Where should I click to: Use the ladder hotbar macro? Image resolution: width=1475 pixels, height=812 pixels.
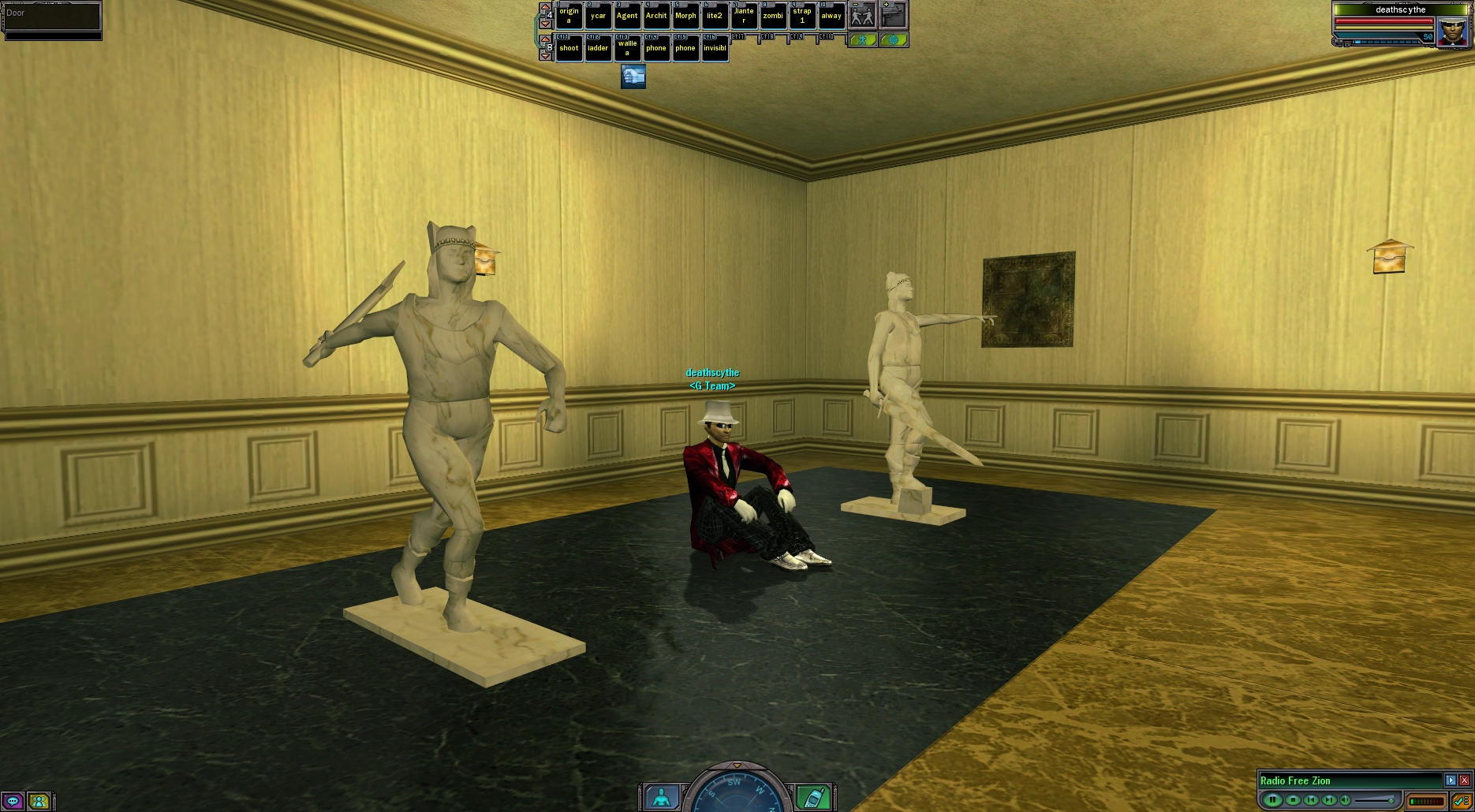point(598,48)
